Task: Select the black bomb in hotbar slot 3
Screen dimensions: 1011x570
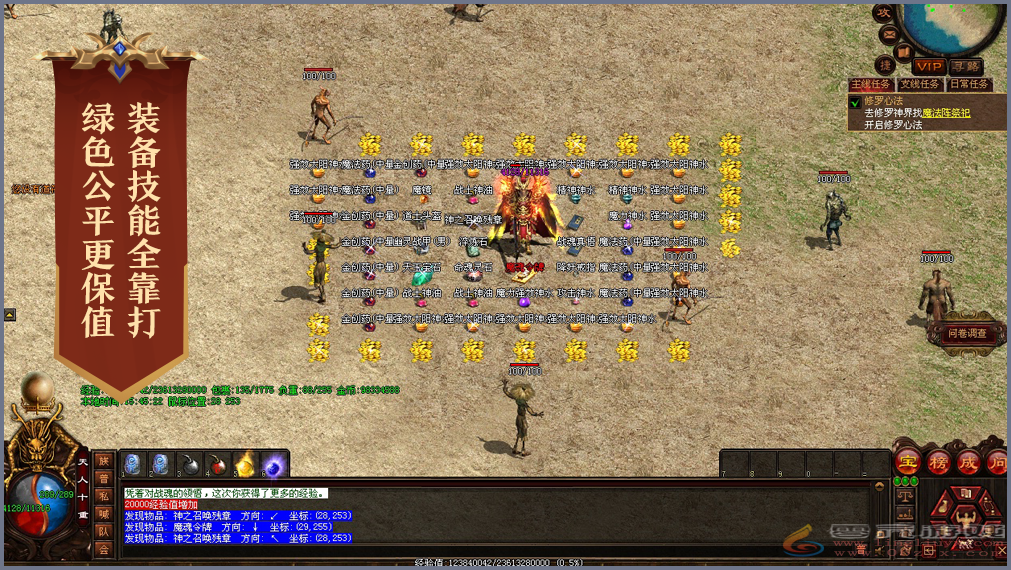Action: tap(189, 465)
